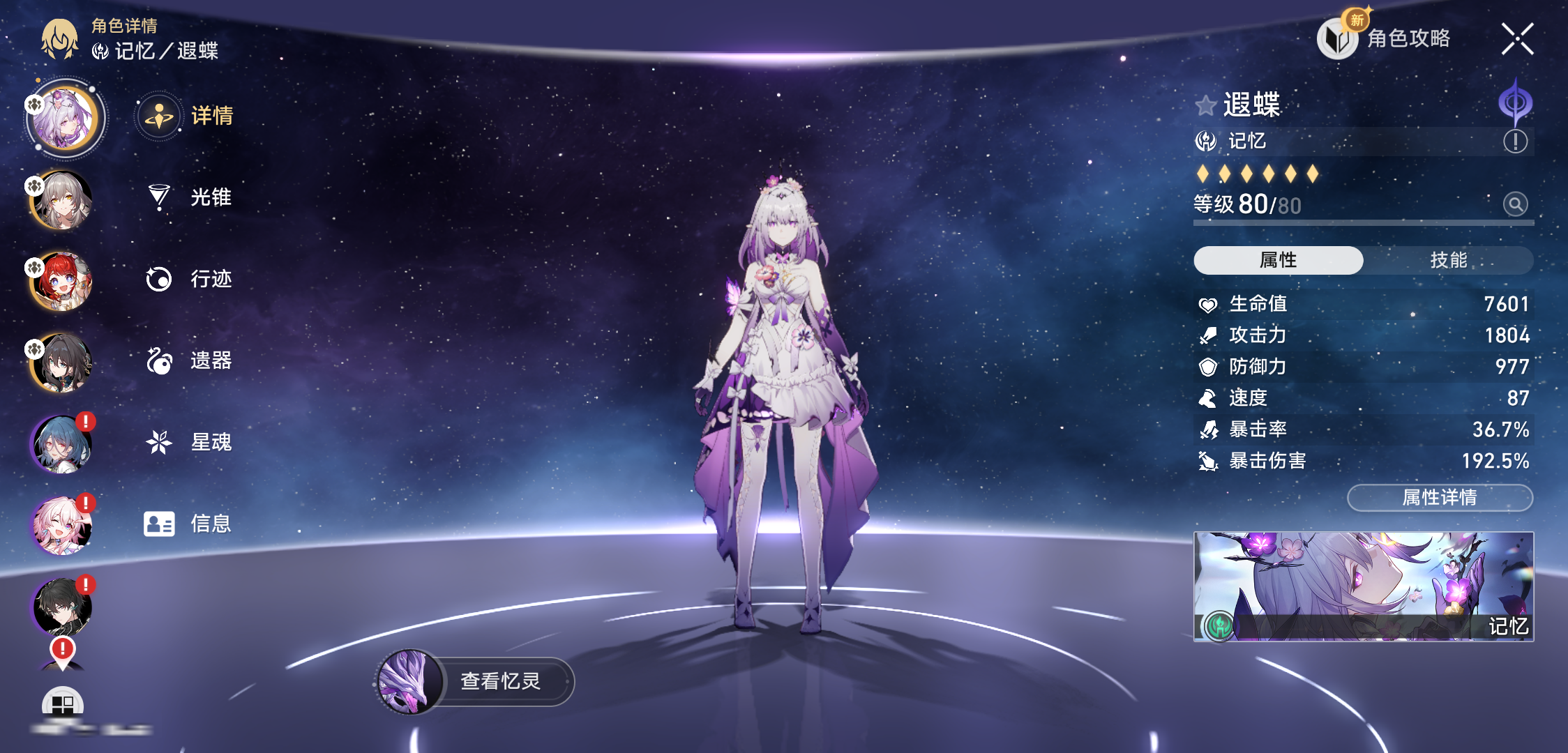
Task: Select the blue-haired character portrait
Action: [x=61, y=444]
